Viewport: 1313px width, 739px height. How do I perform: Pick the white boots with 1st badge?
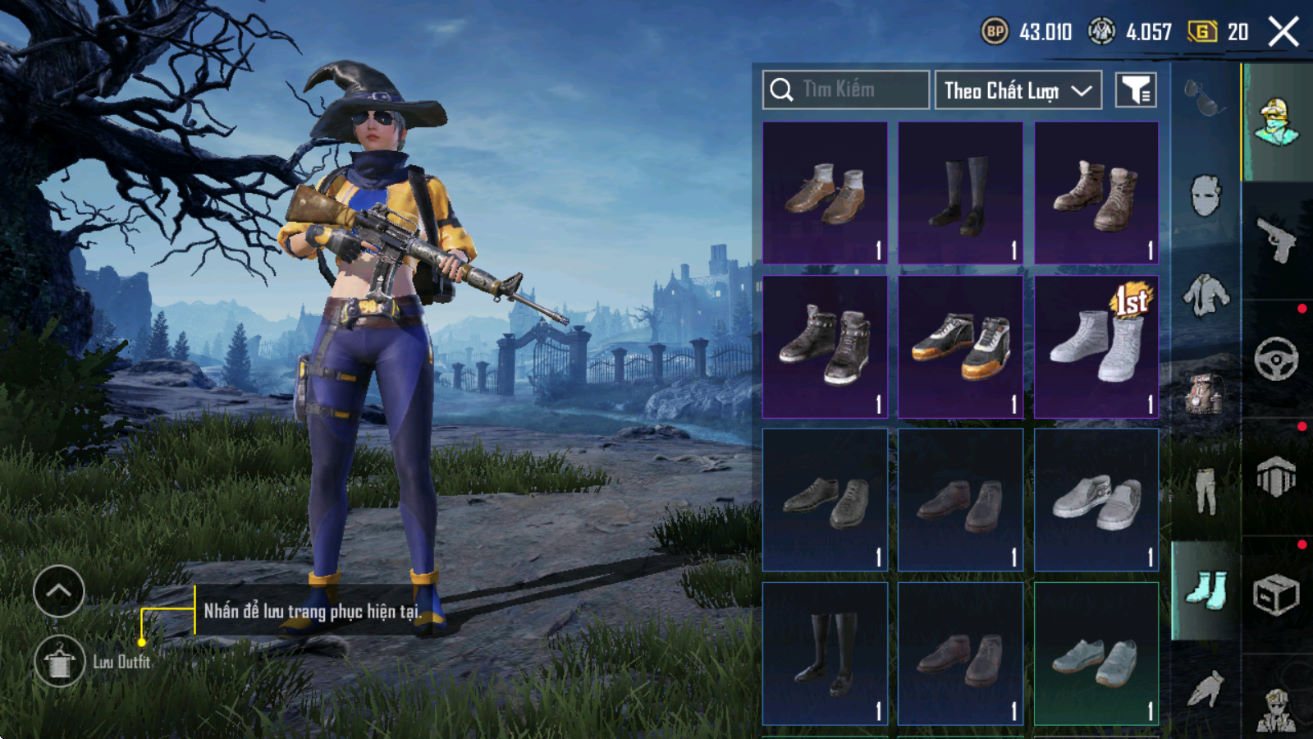(x=1096, y=346)
